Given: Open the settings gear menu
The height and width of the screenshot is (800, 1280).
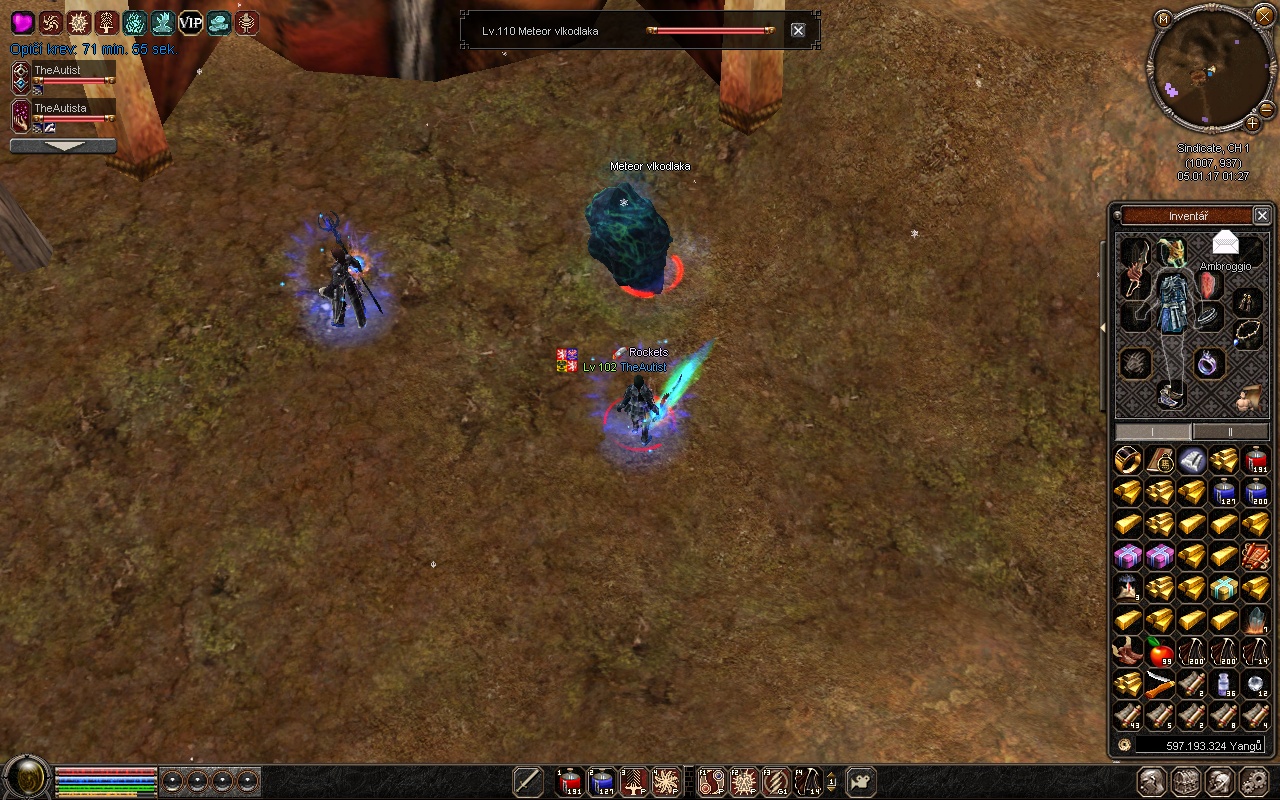Looking at the screenshot, I should click(1253, 781).
